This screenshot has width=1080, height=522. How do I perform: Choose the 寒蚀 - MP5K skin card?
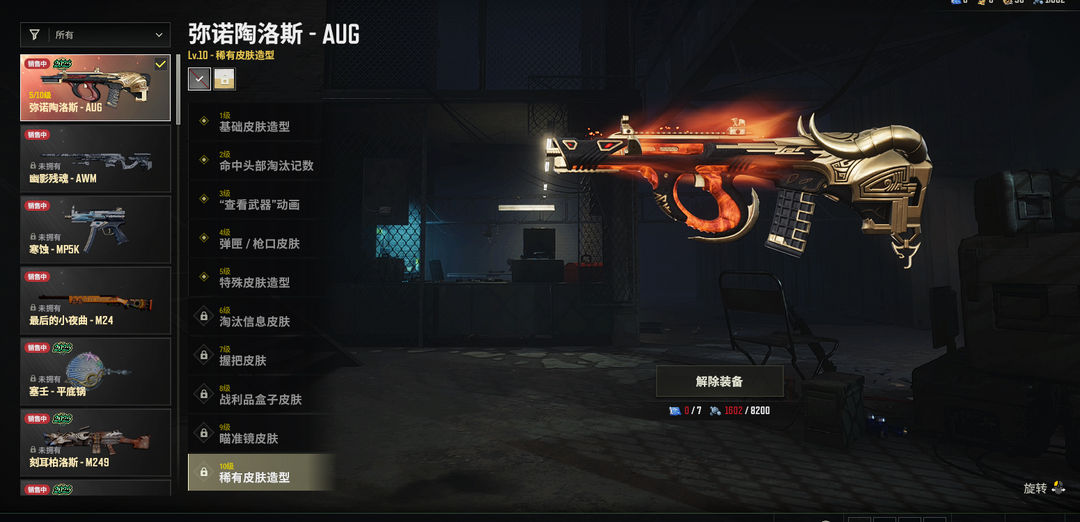(x=96, y=229)
